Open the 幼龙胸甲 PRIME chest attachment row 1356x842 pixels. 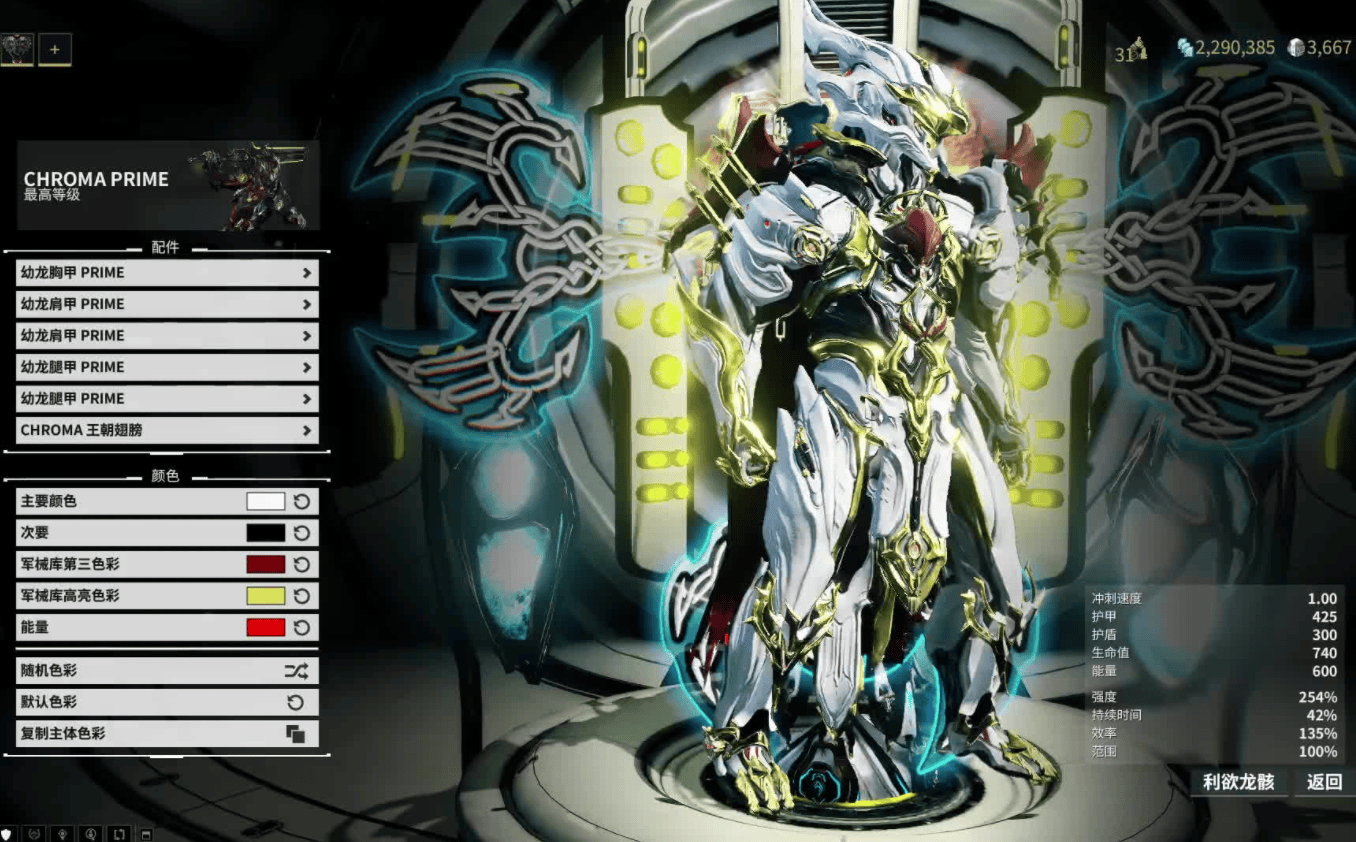coord(167,273)
